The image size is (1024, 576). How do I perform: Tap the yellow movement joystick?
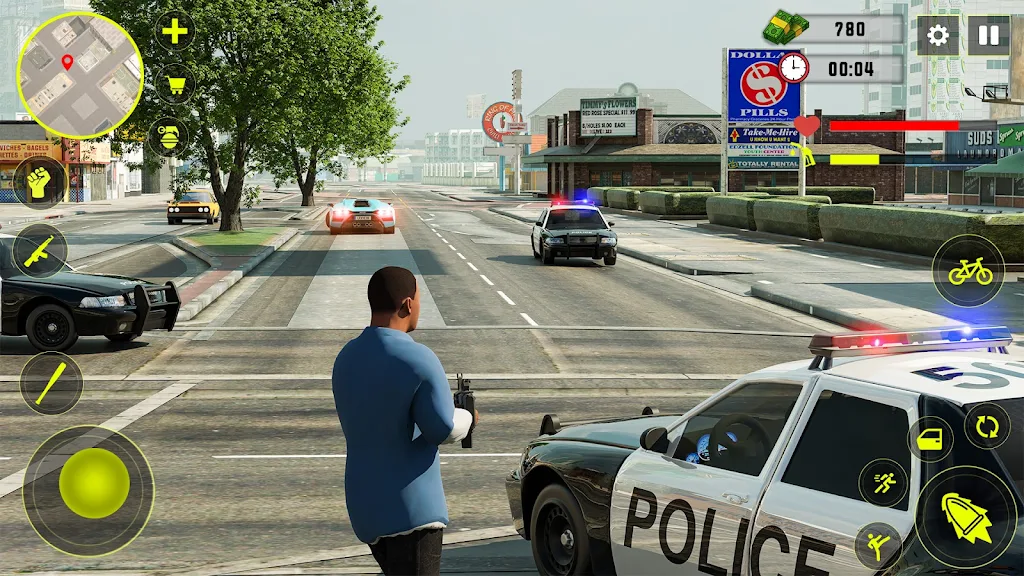coord(94,483)
